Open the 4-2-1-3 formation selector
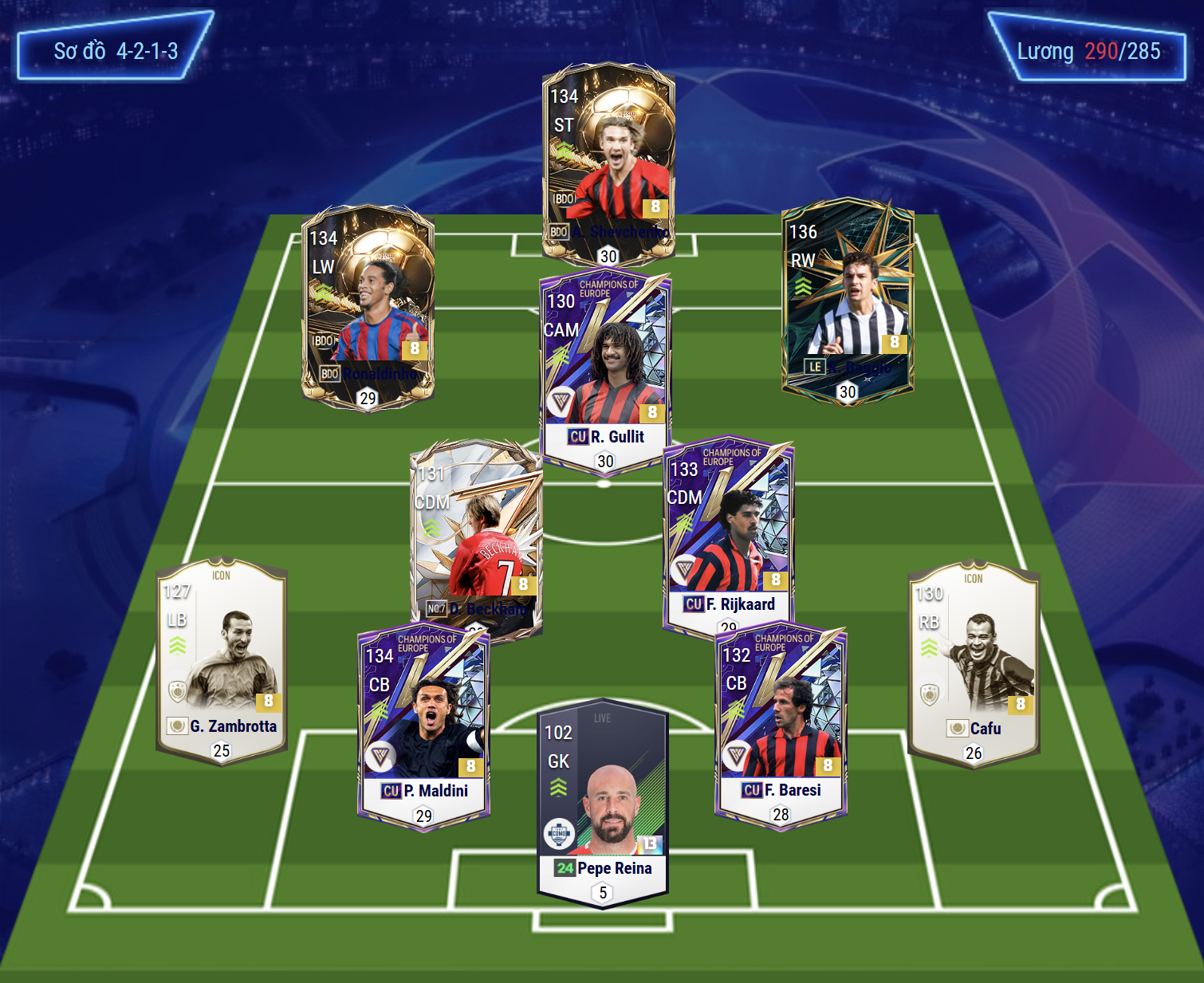The width and height of the screenshot is (1204, 983). pos(115,51)
